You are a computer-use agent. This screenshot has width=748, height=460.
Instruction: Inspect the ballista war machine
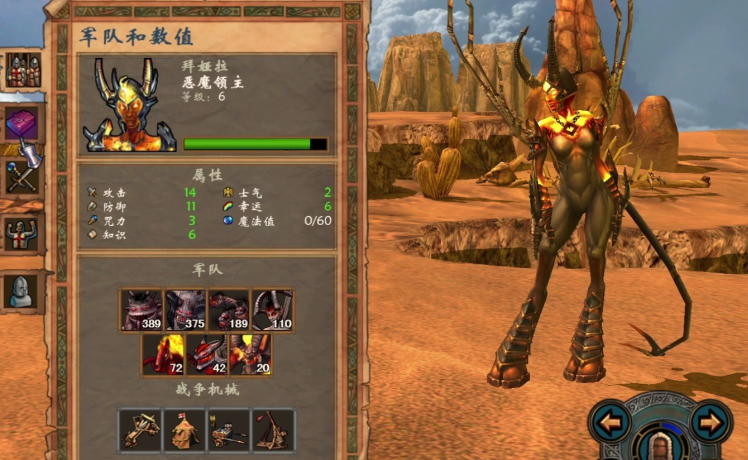point(140,429)
